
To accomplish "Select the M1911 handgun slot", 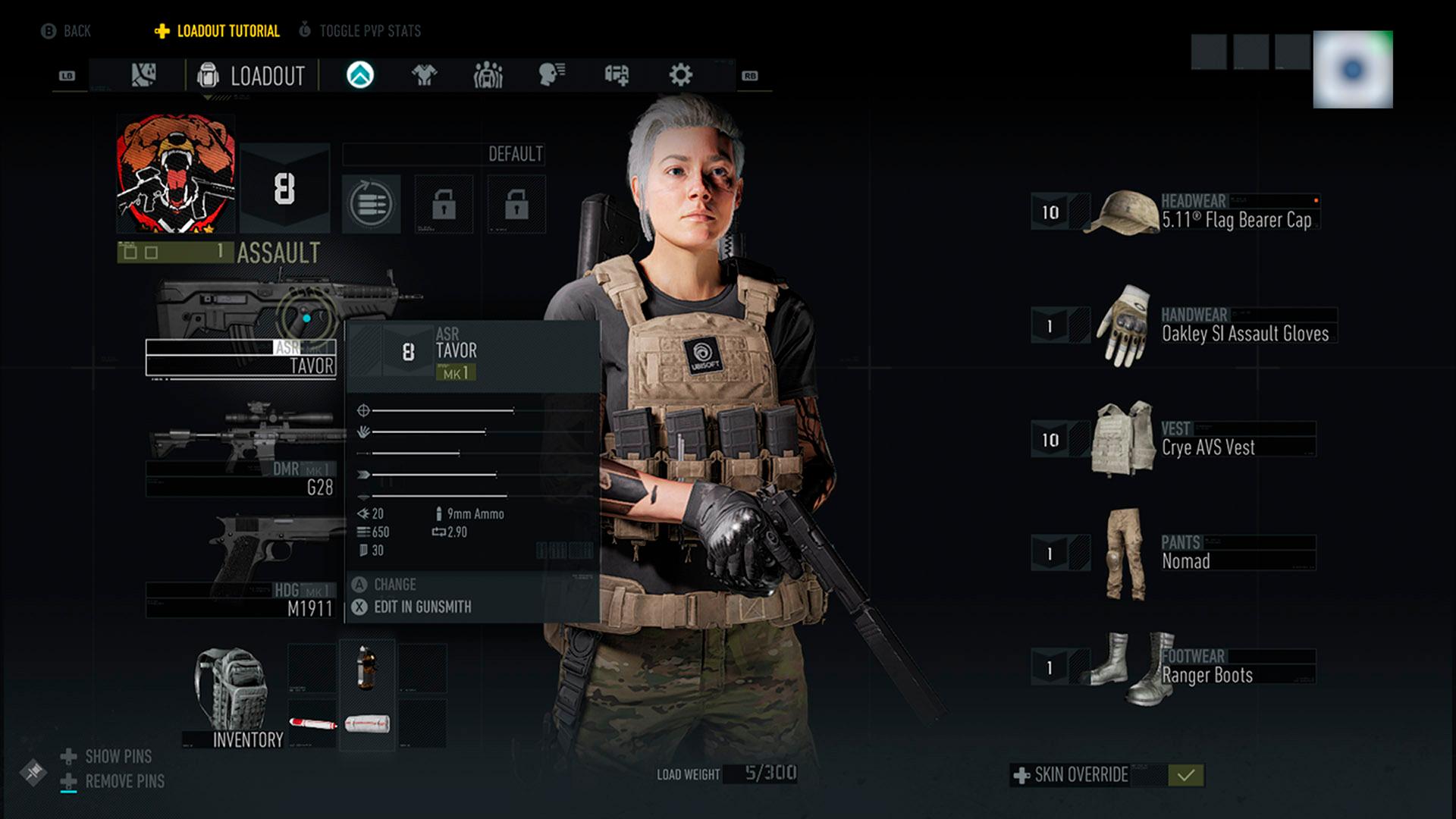I will coord(241,600).
